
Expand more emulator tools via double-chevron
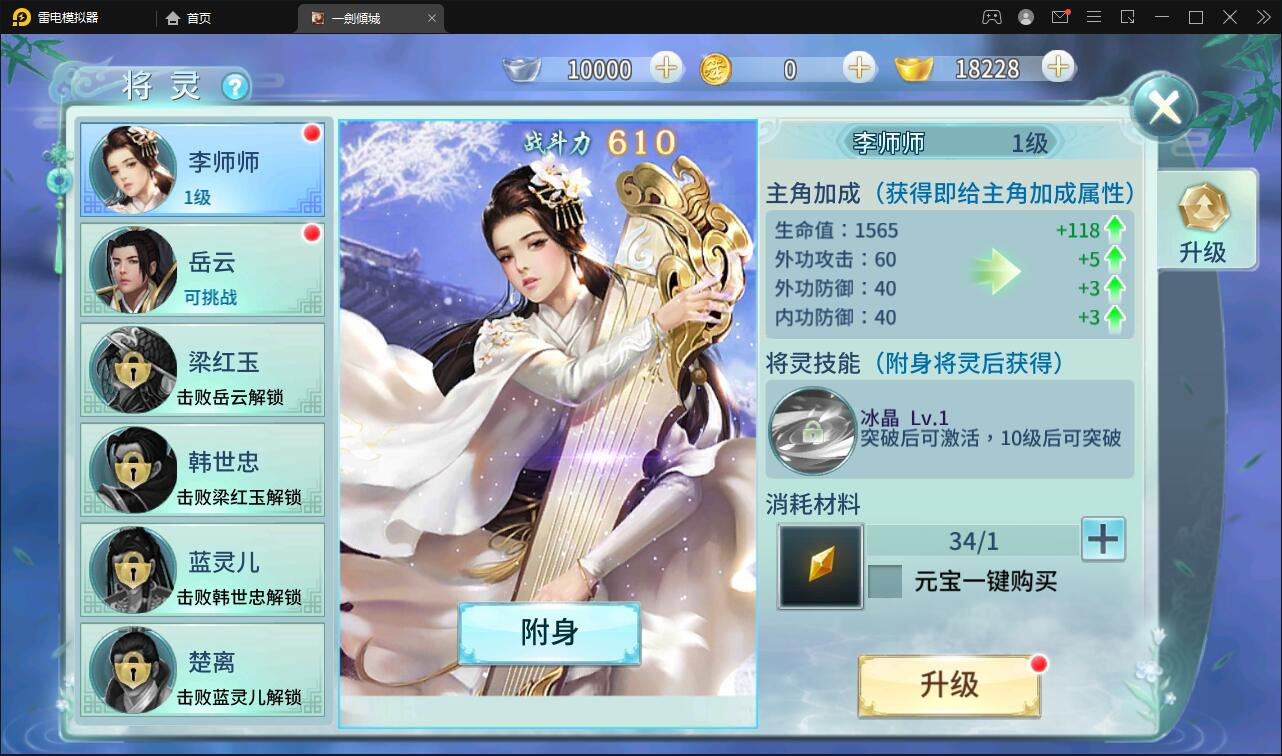[x=1264, y=17]
